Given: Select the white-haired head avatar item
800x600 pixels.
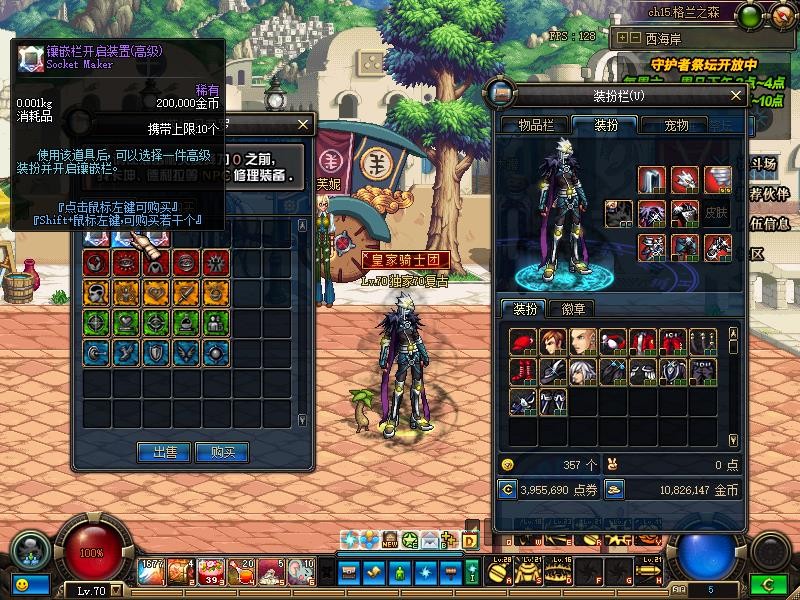Looking at the screenshot, I should 584,372.
